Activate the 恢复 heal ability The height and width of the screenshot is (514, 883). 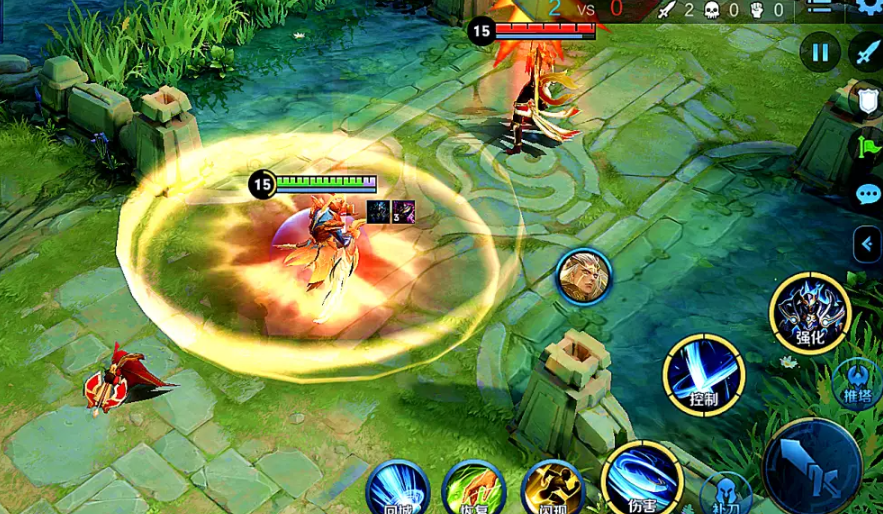point(472,490)
